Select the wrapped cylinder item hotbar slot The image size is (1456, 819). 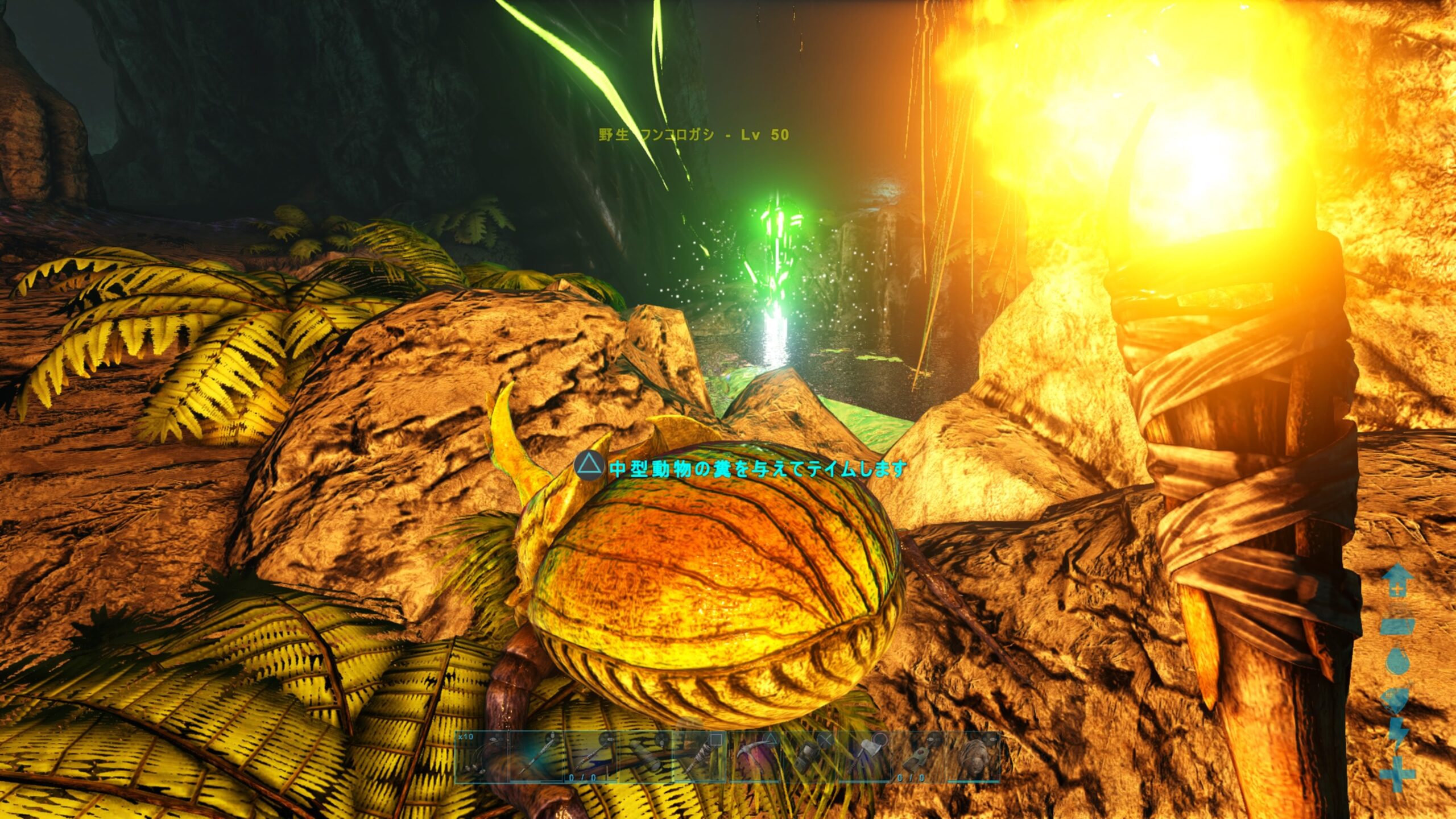point(646,757)
